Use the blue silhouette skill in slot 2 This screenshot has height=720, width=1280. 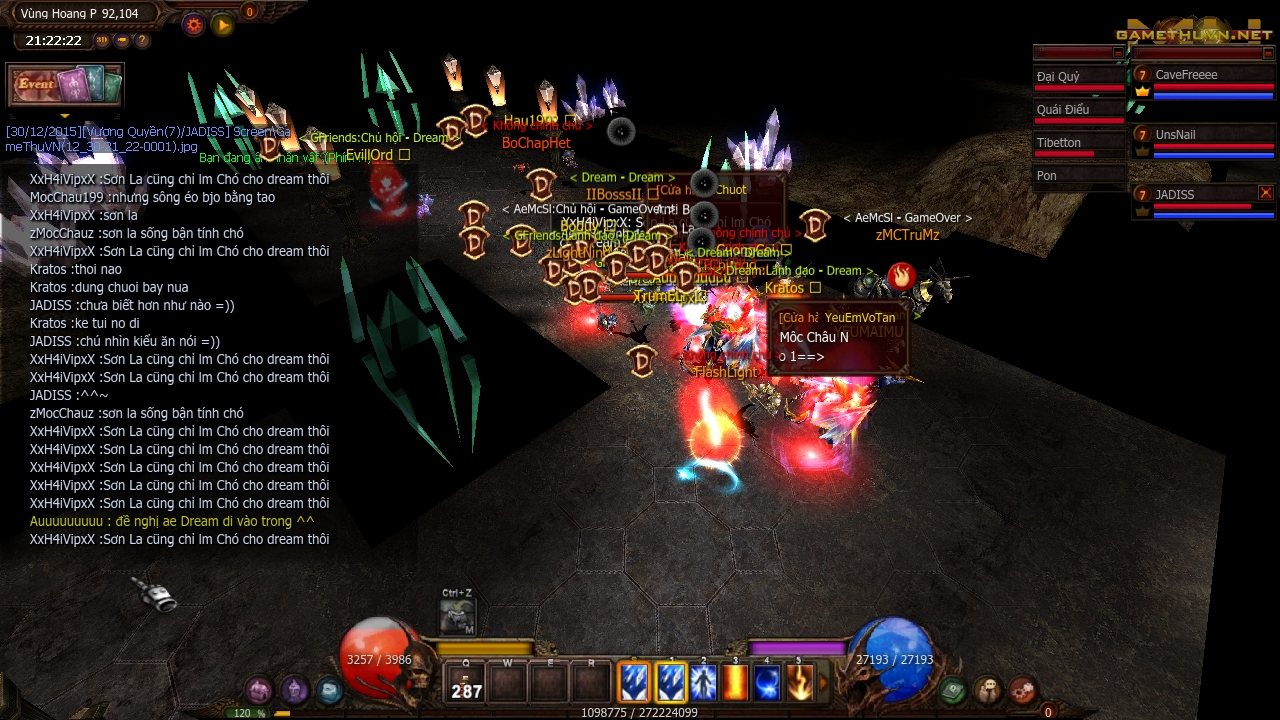click(x=703, y=683)
